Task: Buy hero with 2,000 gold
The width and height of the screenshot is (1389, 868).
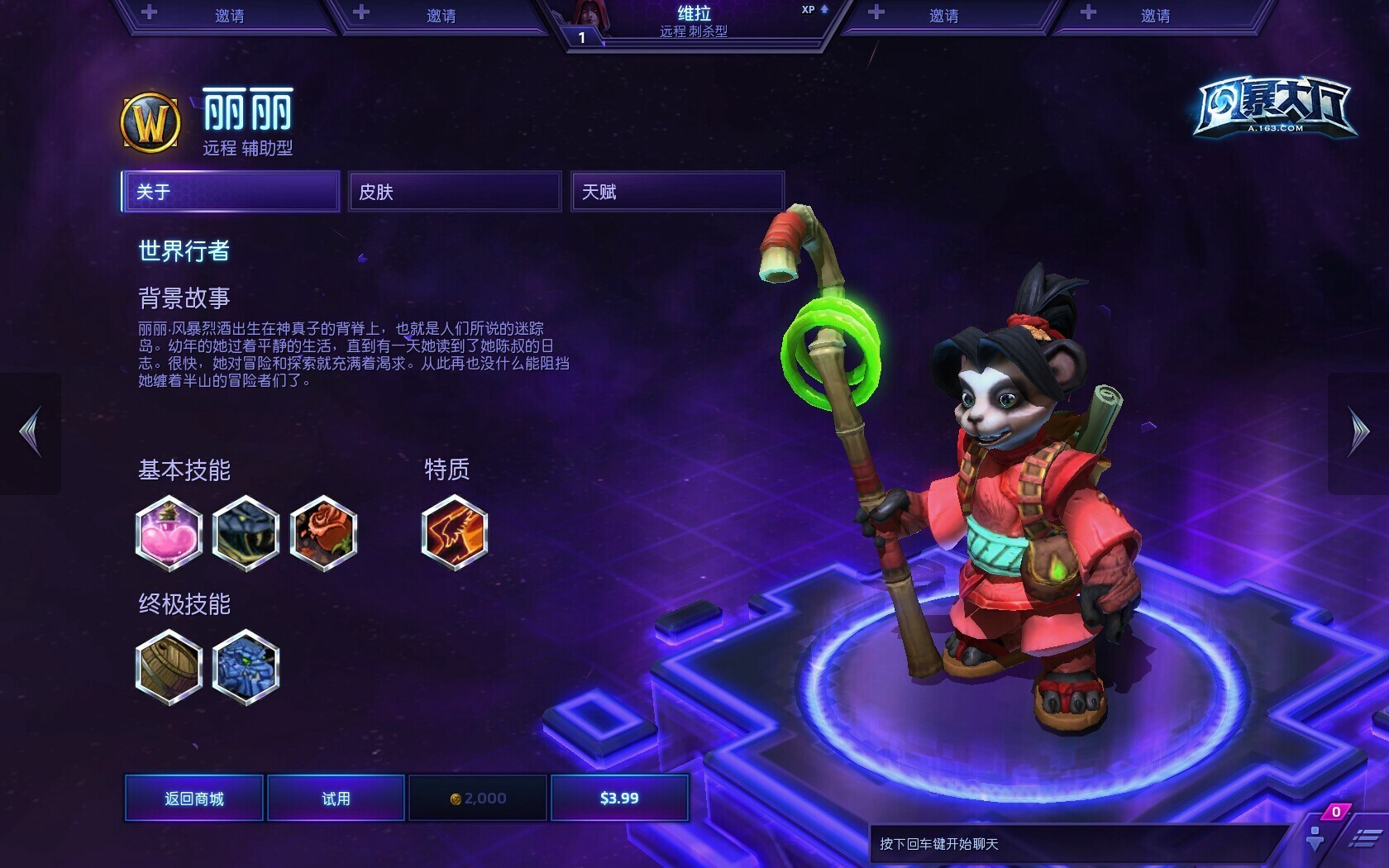Action: tap(478, 798)
